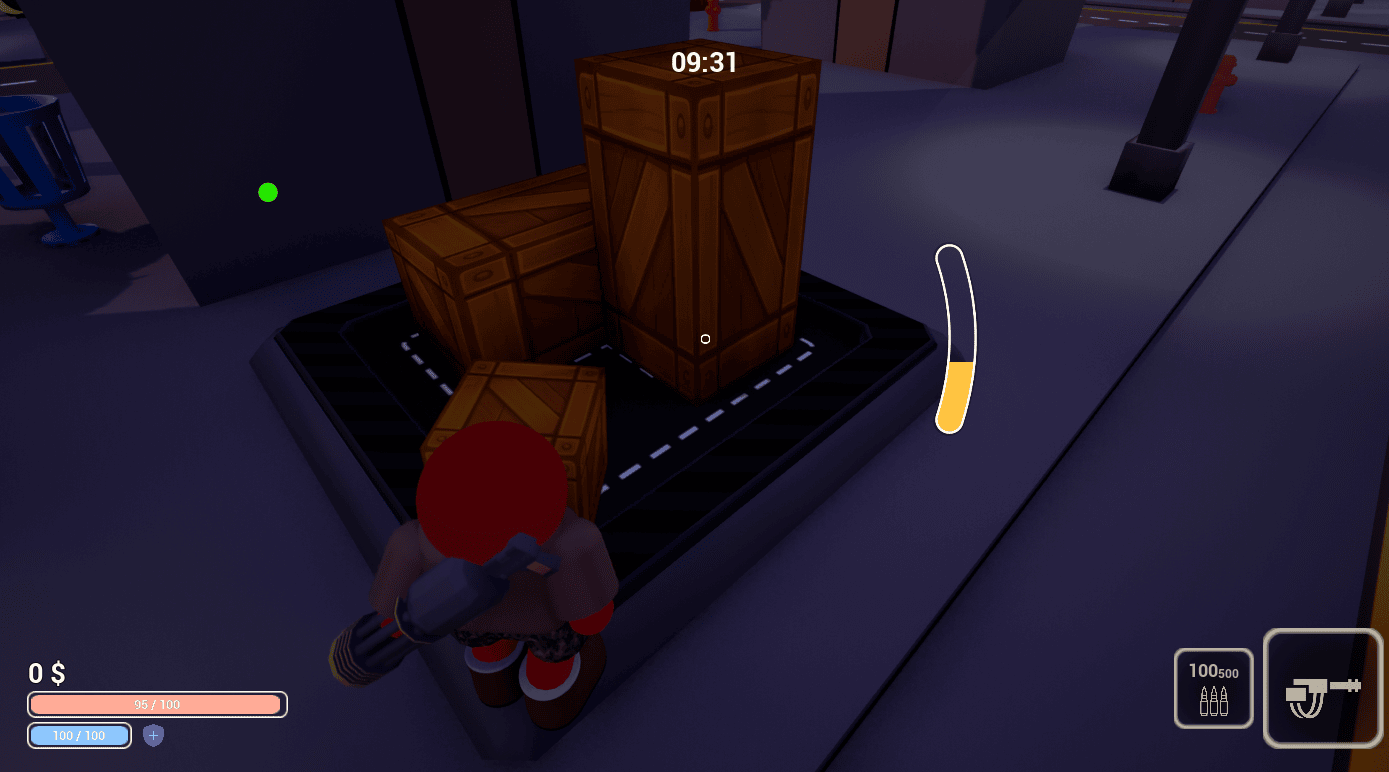Click the bullets ammo counter icon

(1213, 700)
